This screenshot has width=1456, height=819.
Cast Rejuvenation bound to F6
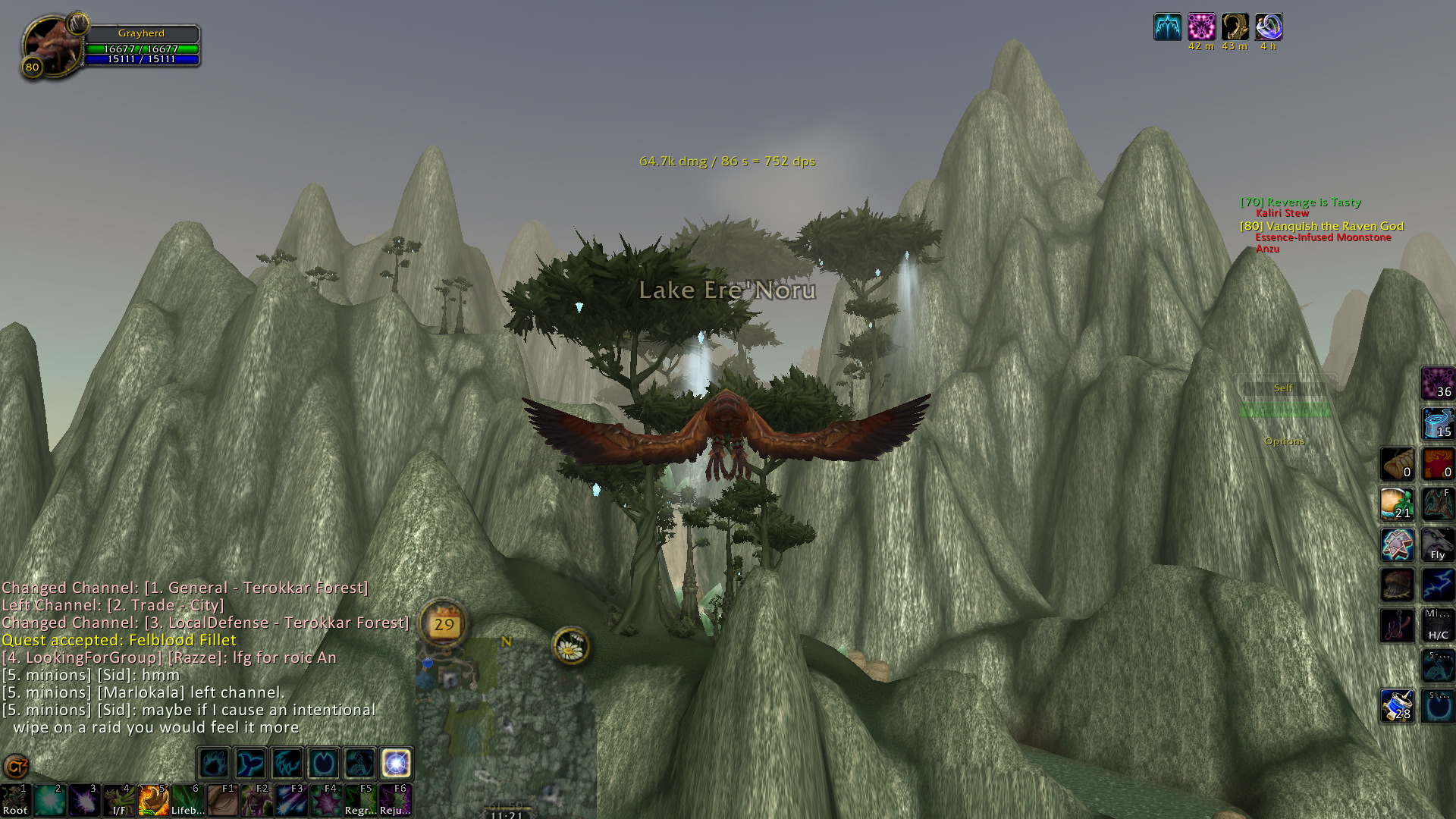[x=395, y=800]
